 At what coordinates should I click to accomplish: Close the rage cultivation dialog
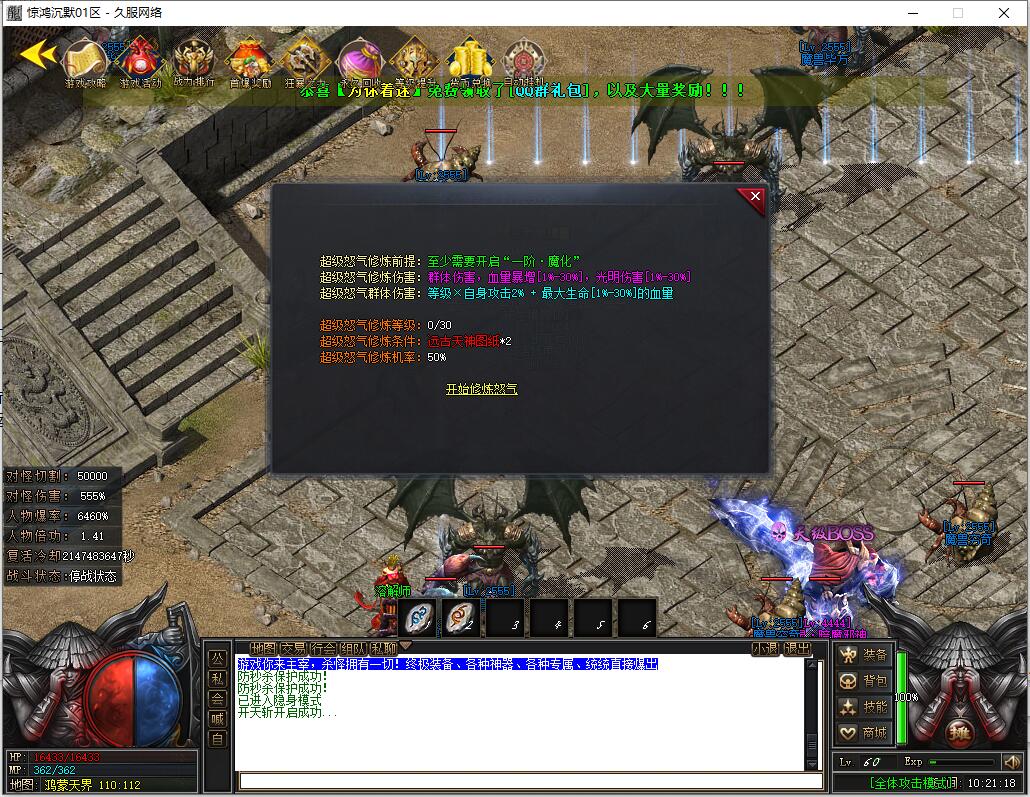tap(755, 197)
